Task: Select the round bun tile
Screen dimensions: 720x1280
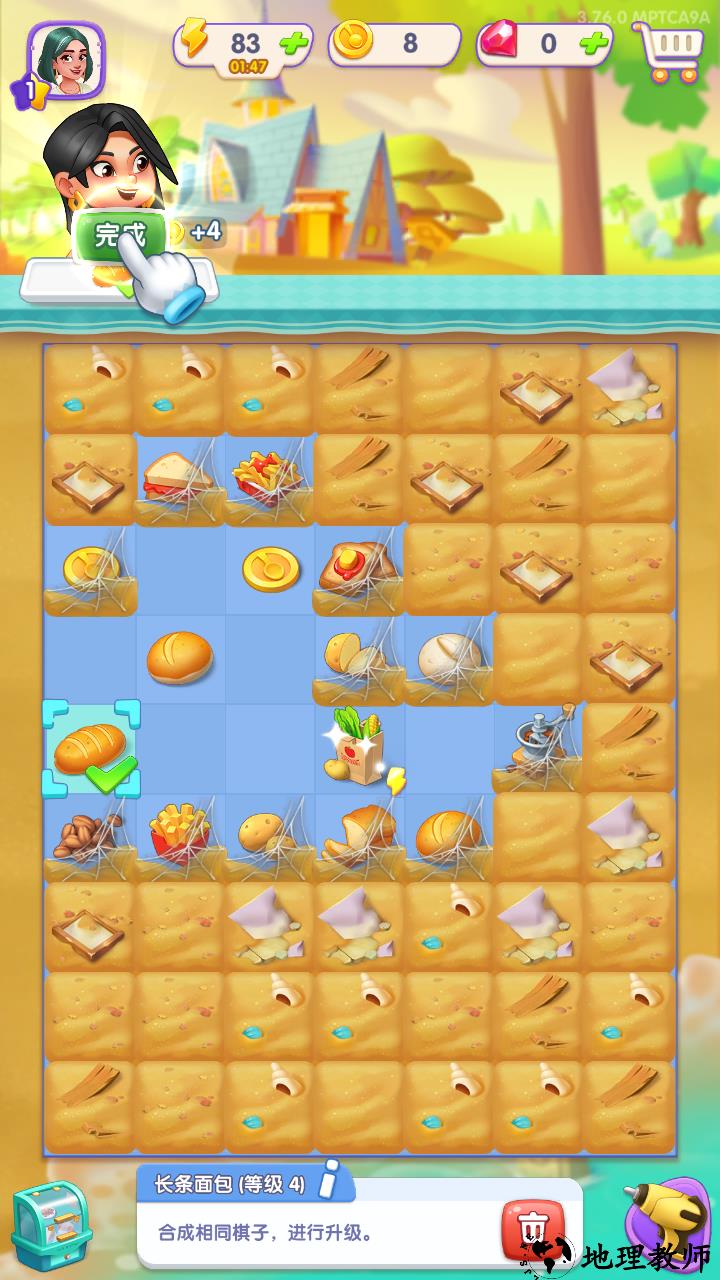Action: (180, 658)
